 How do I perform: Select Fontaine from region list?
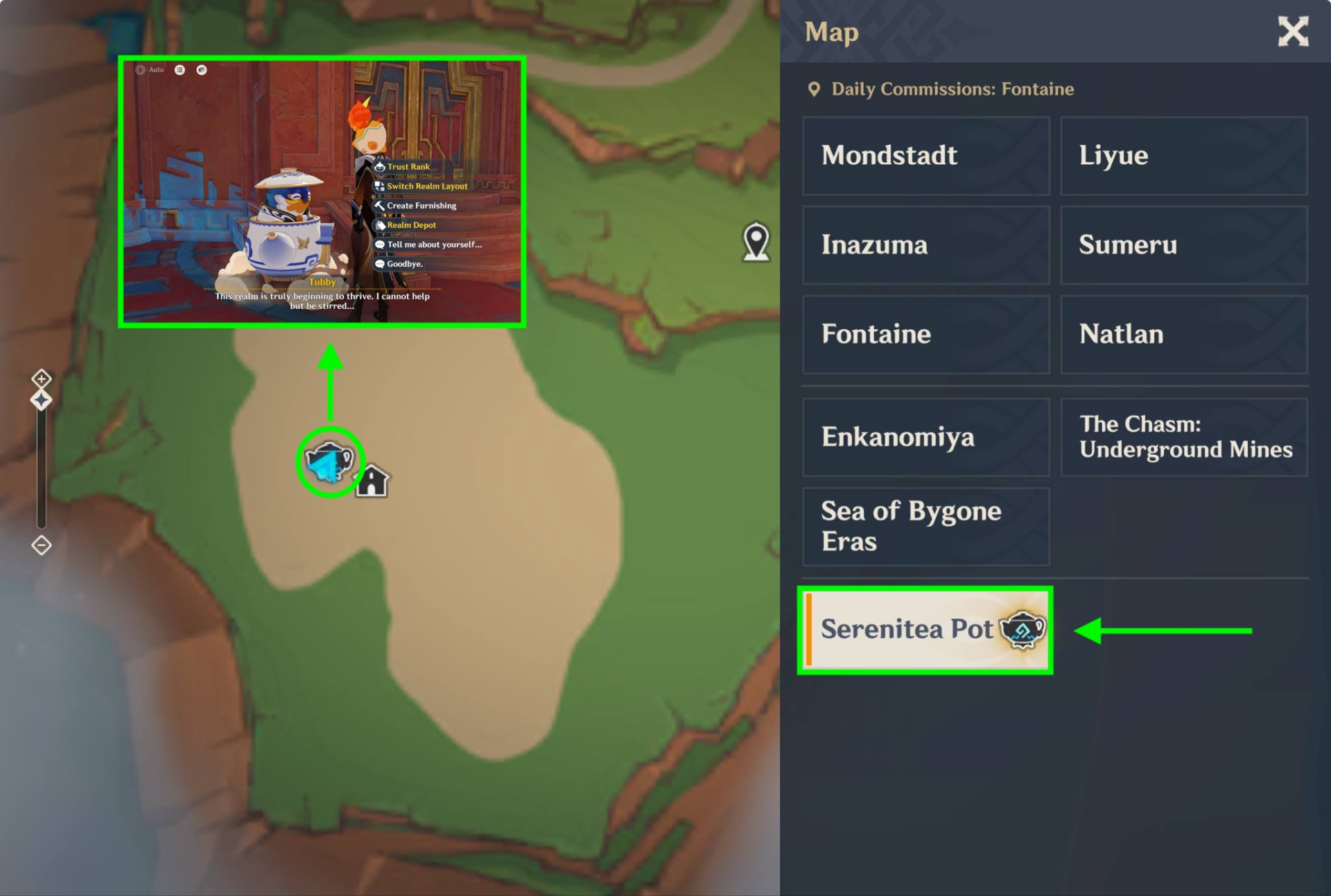click(925, 334)
